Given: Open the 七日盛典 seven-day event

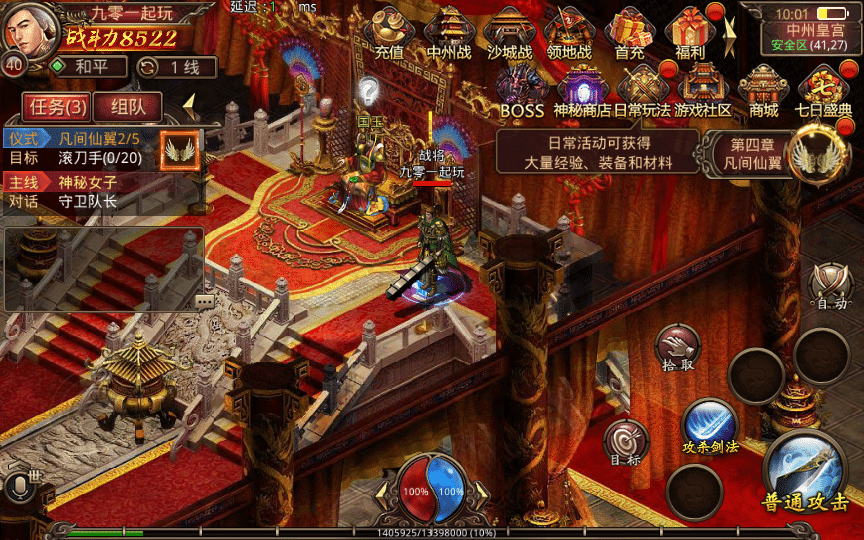Looking at the screenshot, I should click(824, 90).
